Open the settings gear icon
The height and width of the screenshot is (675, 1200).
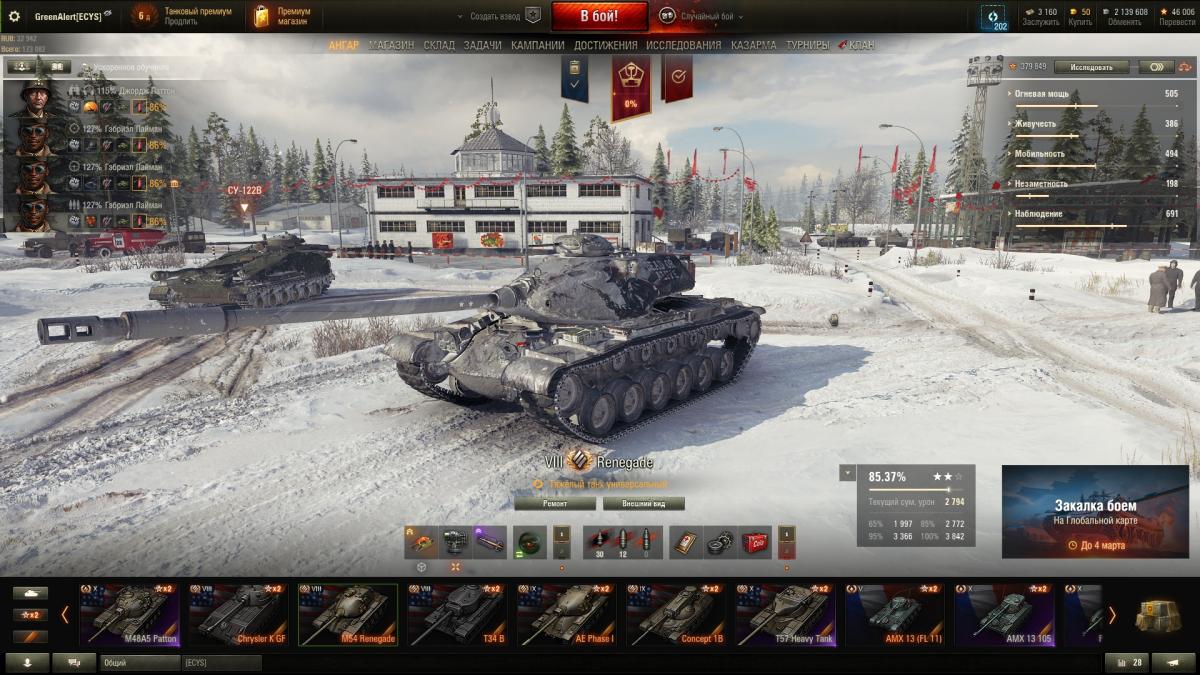pos(14,16)
